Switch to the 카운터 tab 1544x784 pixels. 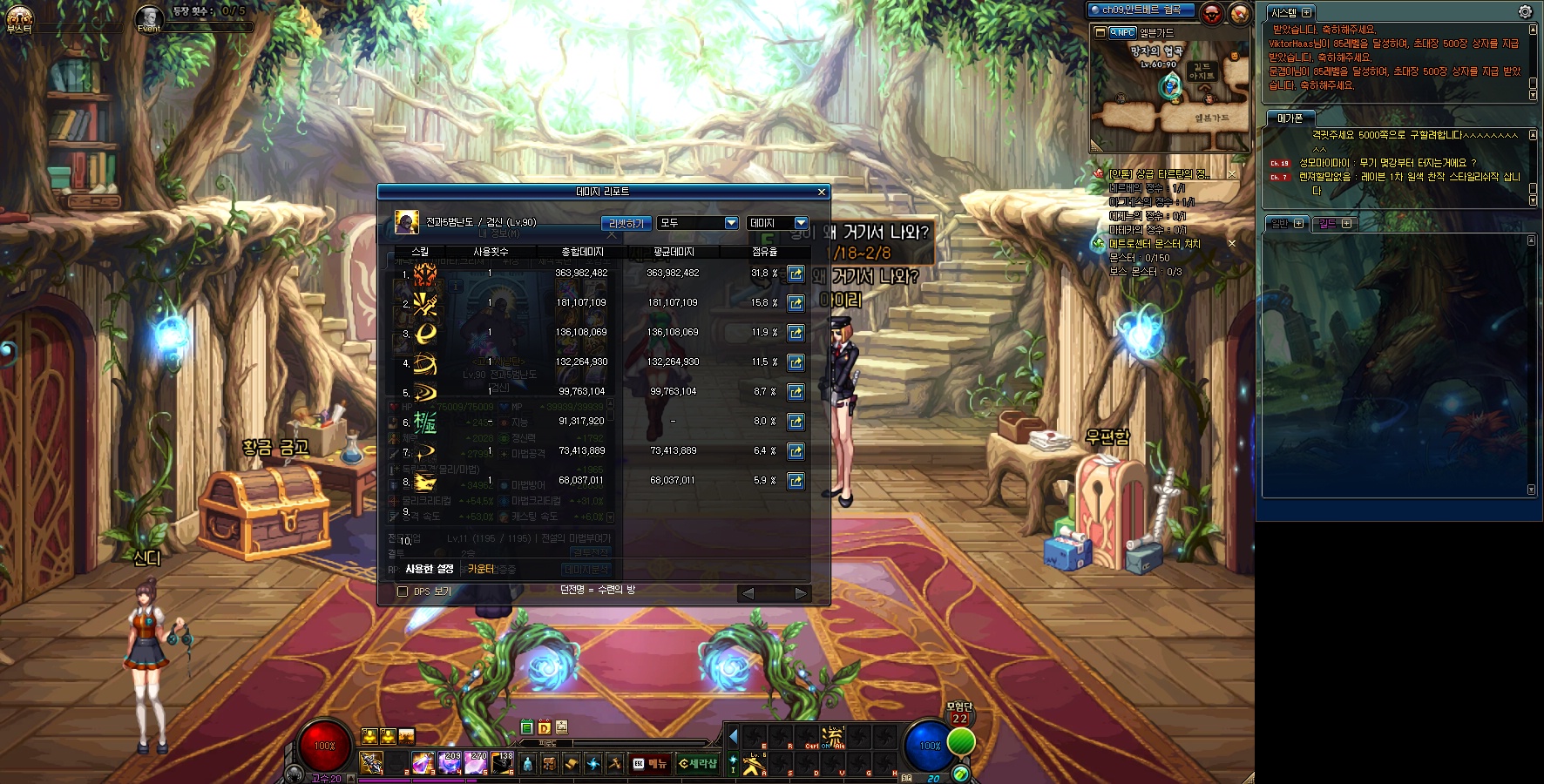pos(480,569)
